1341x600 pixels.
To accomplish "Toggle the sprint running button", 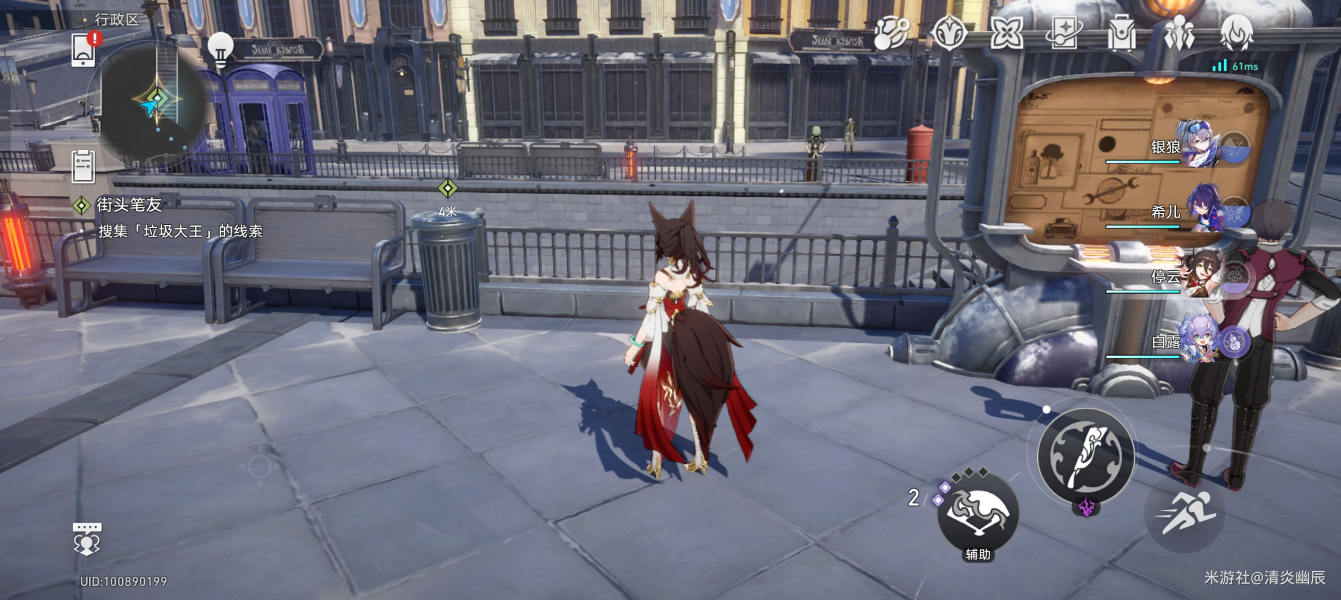I will (1183, 514).
